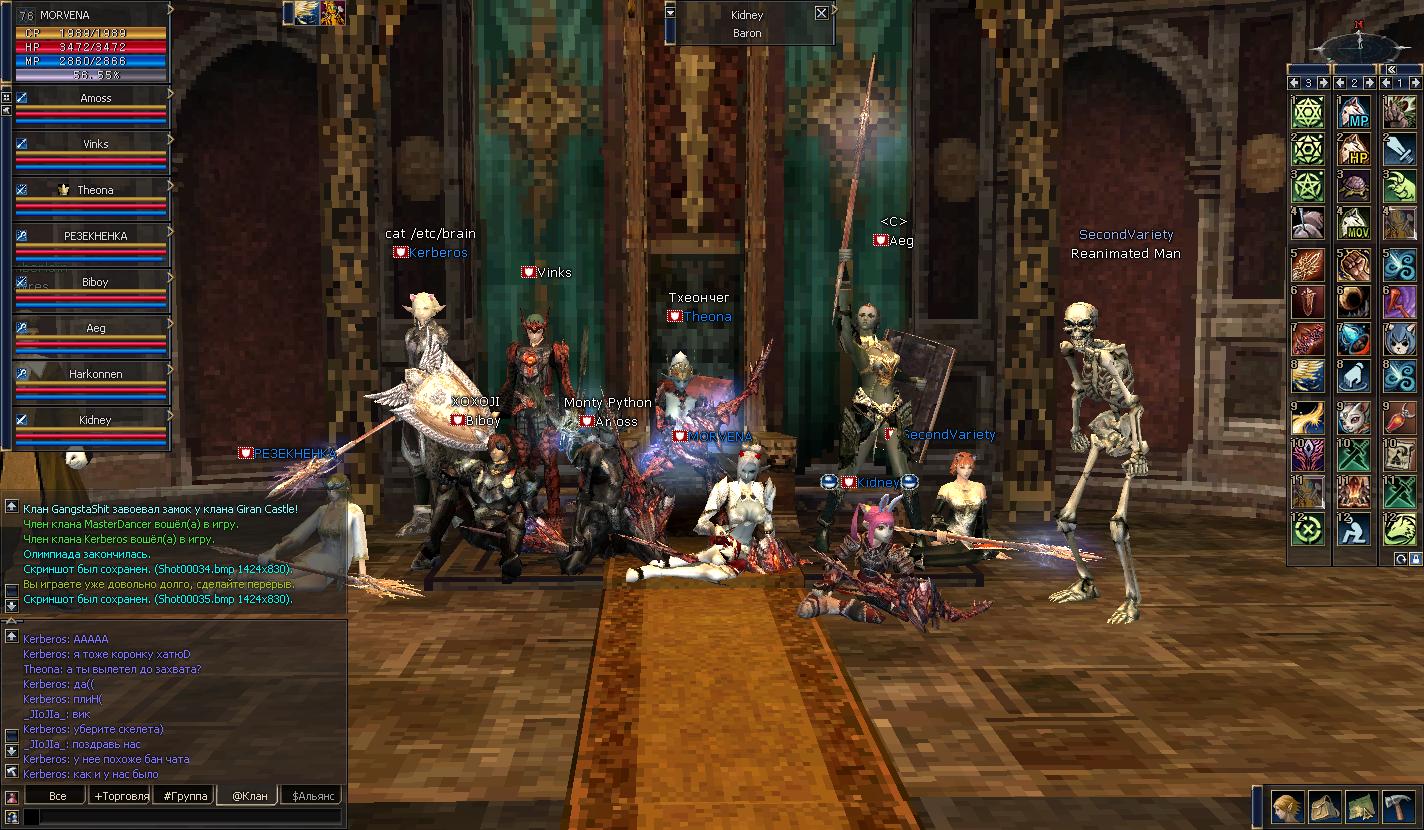Select party member Amoss
Screen dimensions: 1424x830
click(x=96, y=98)
